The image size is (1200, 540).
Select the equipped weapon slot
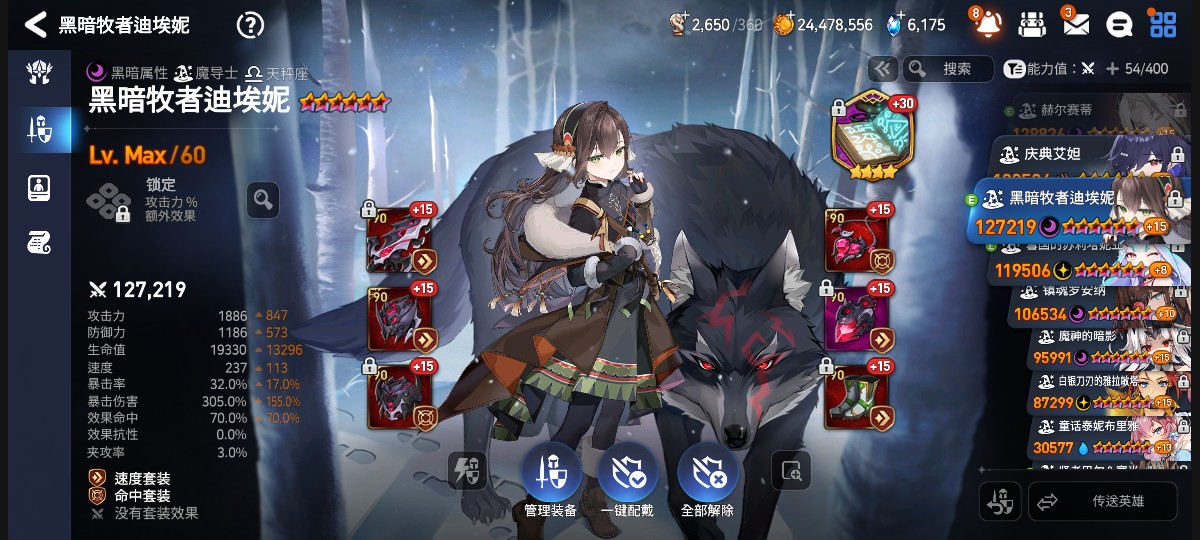tap(400, 240)
